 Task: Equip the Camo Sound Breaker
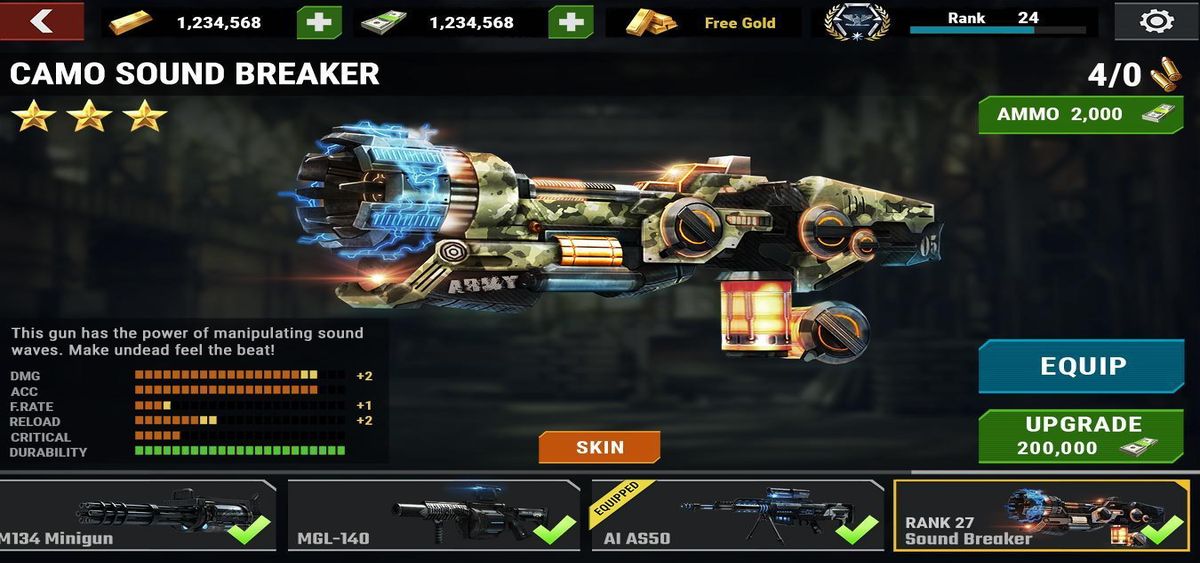tap(1082, 366)
